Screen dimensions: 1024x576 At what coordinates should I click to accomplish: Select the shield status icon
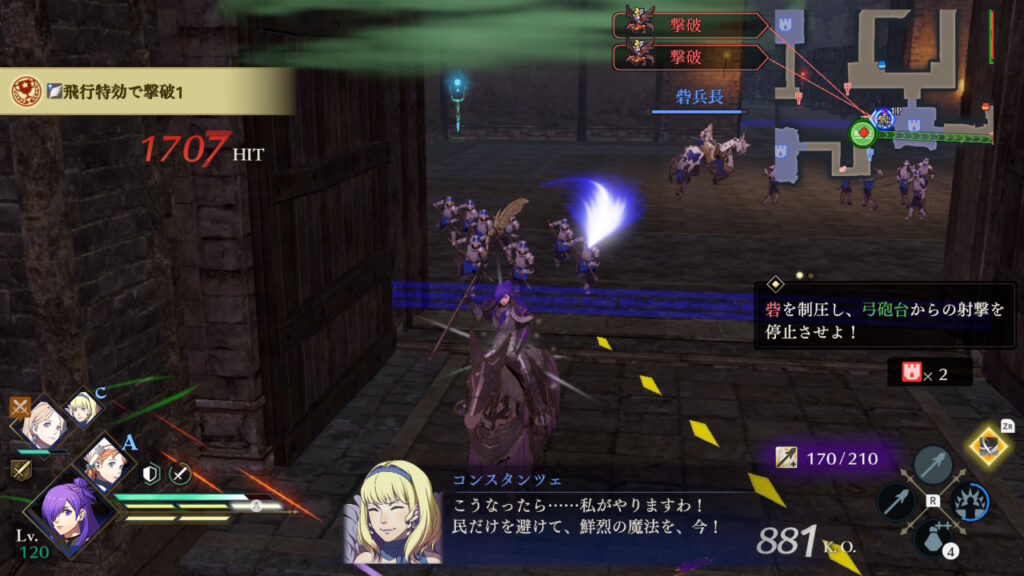(x=152, y=475)
